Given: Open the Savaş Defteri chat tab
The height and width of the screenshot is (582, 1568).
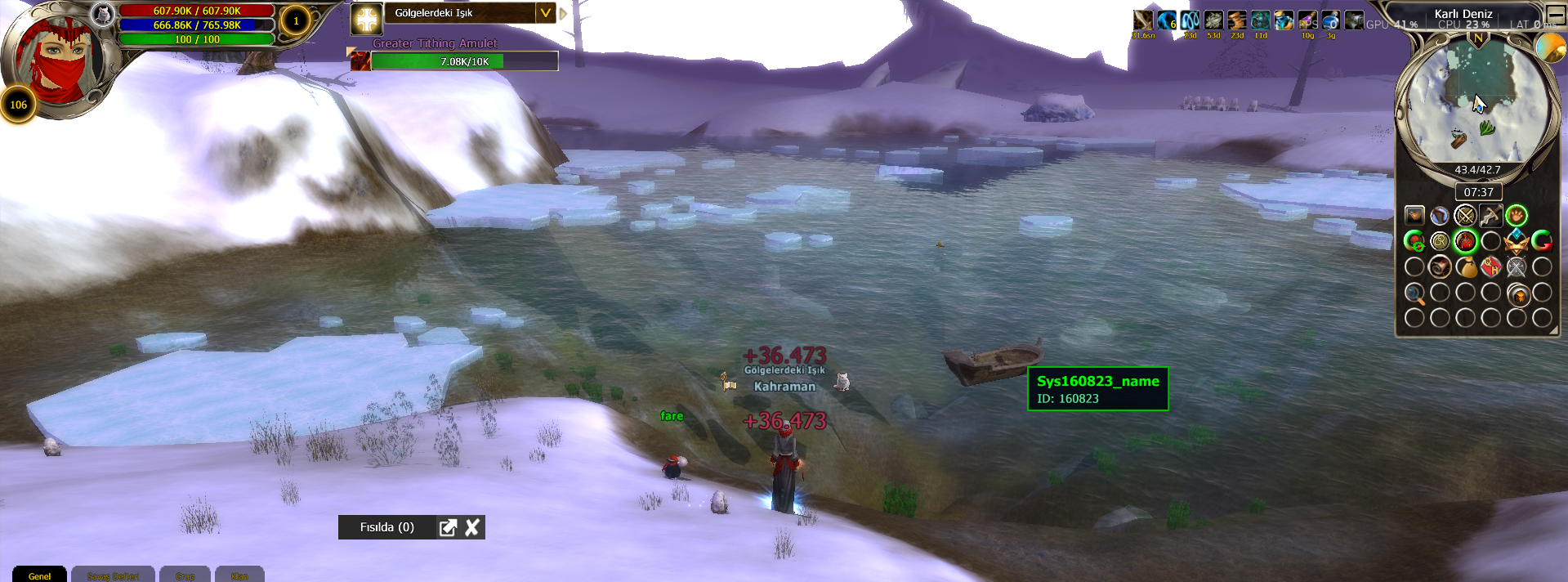Looking at the screenshot, I should coord(113,575).
